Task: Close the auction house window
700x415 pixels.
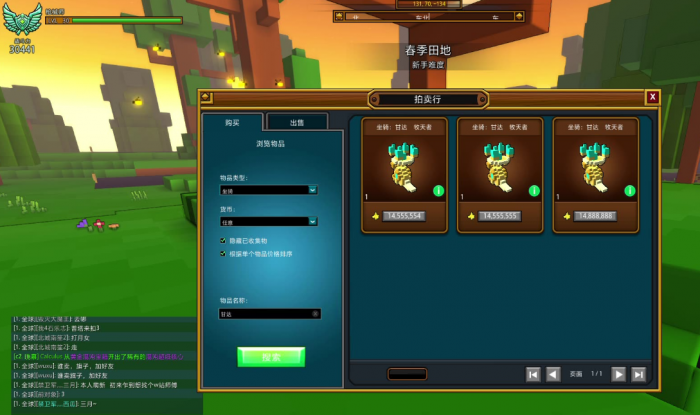Action: pyautogui.click(x=652, y=97)
